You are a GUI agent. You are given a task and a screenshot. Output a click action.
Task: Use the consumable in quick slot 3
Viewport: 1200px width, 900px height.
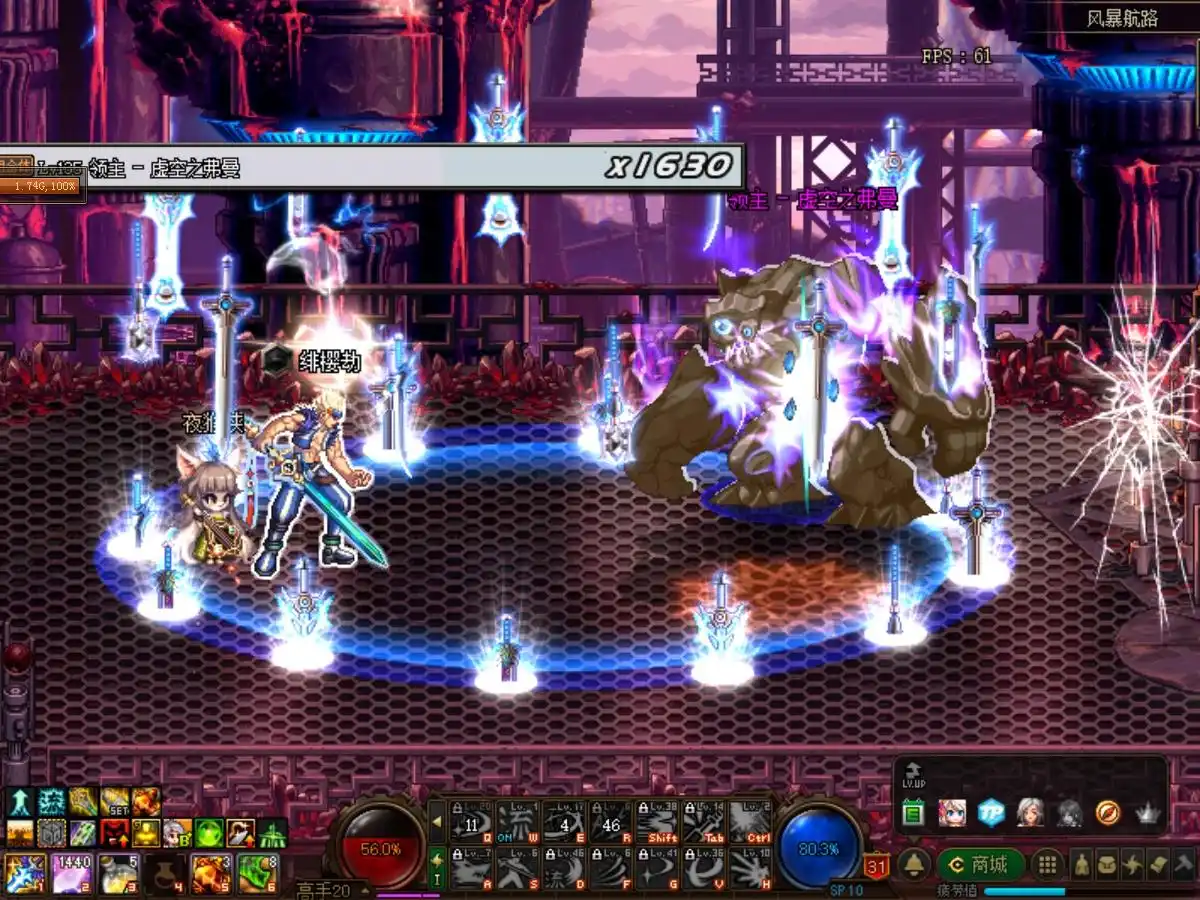(118, 873)
